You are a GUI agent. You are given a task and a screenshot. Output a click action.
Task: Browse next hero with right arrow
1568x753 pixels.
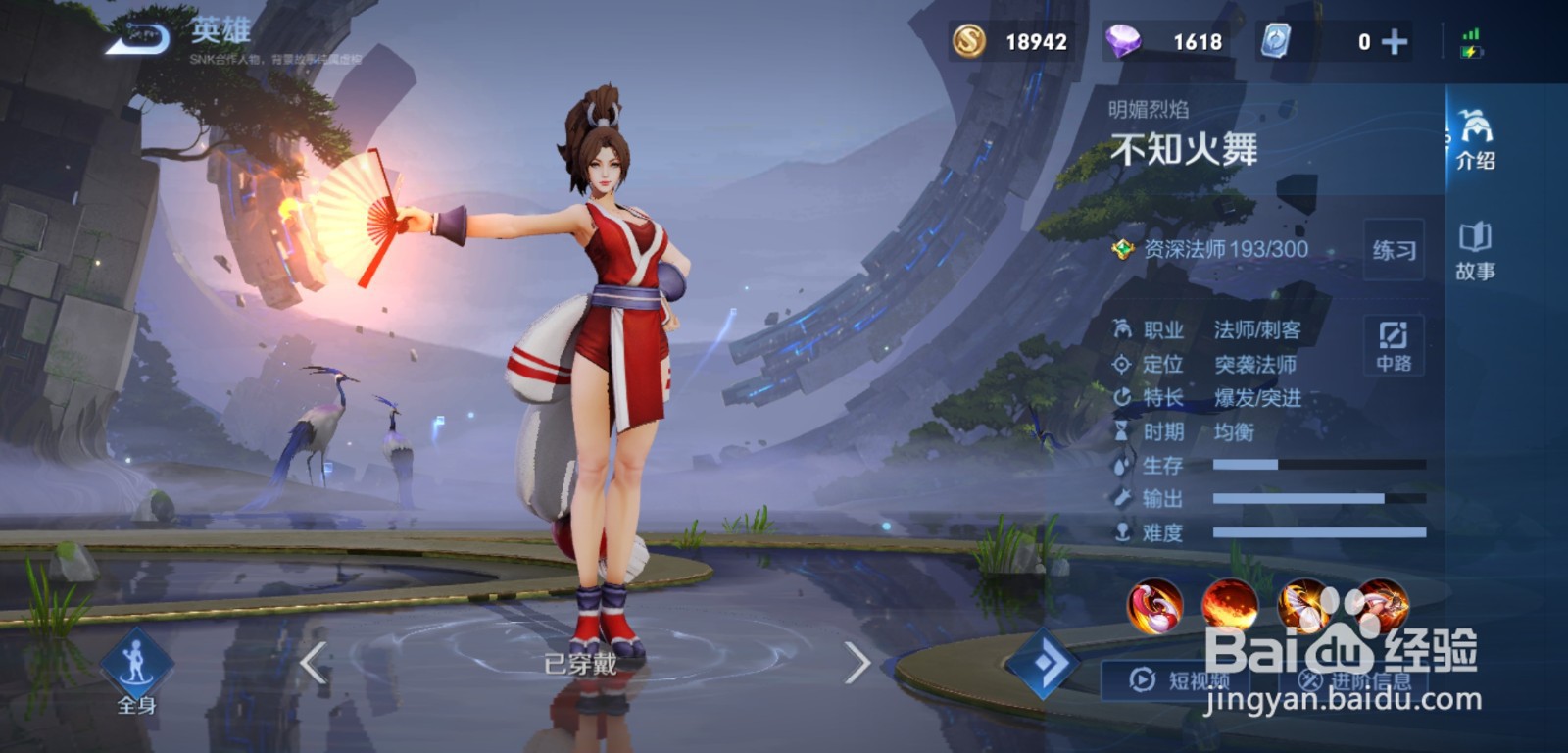855,665
